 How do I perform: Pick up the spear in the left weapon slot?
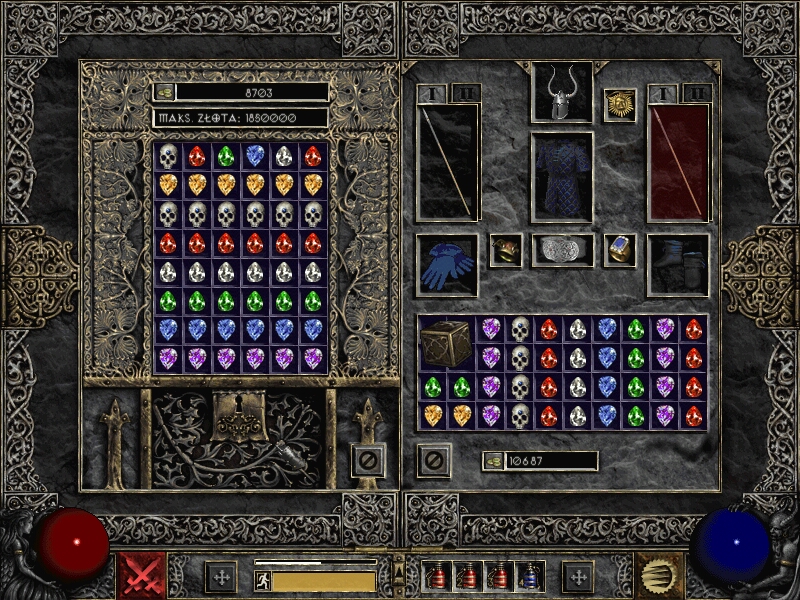point(446,162)
